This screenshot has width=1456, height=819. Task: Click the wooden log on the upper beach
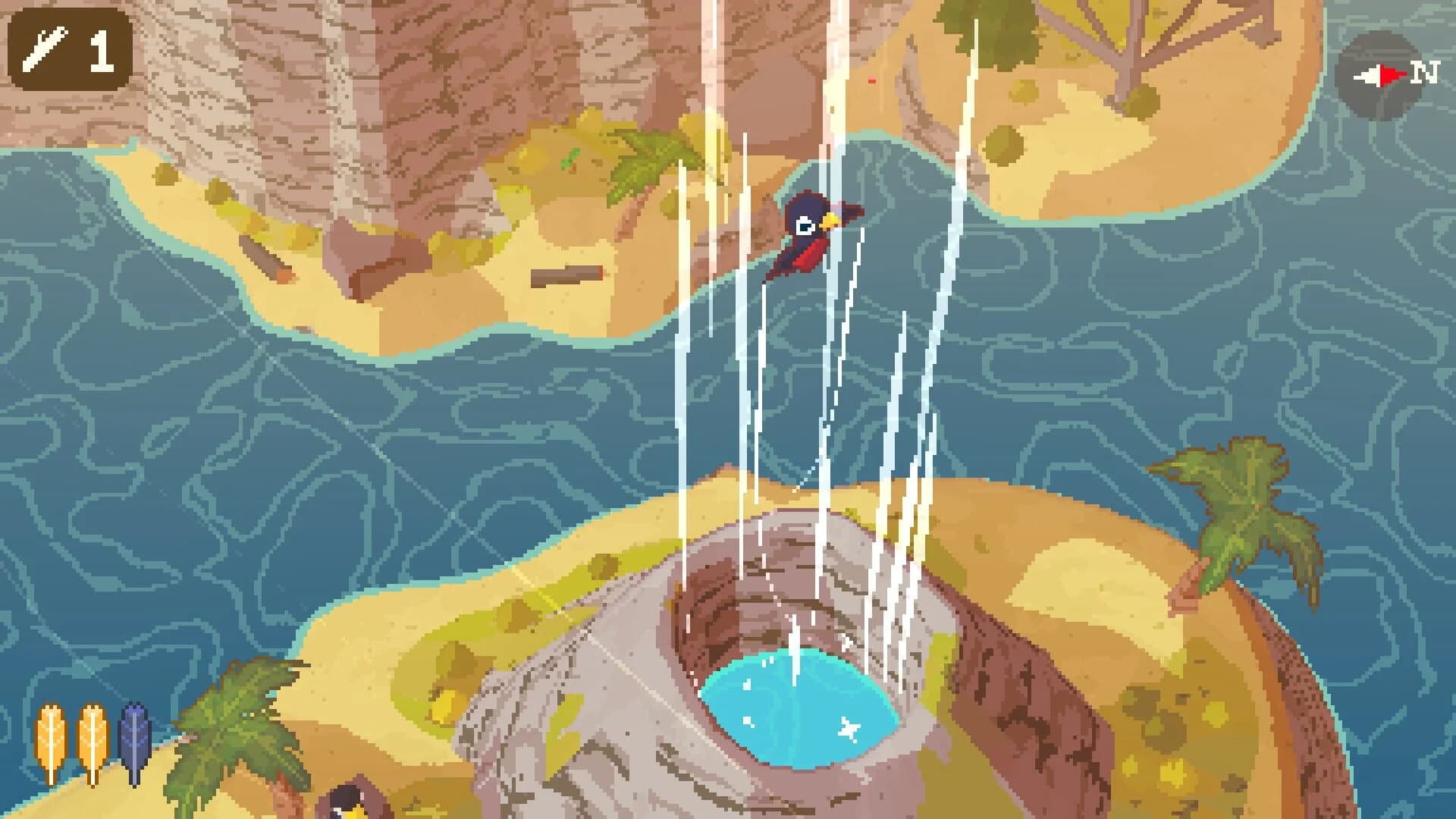click(x=565, y=277)
